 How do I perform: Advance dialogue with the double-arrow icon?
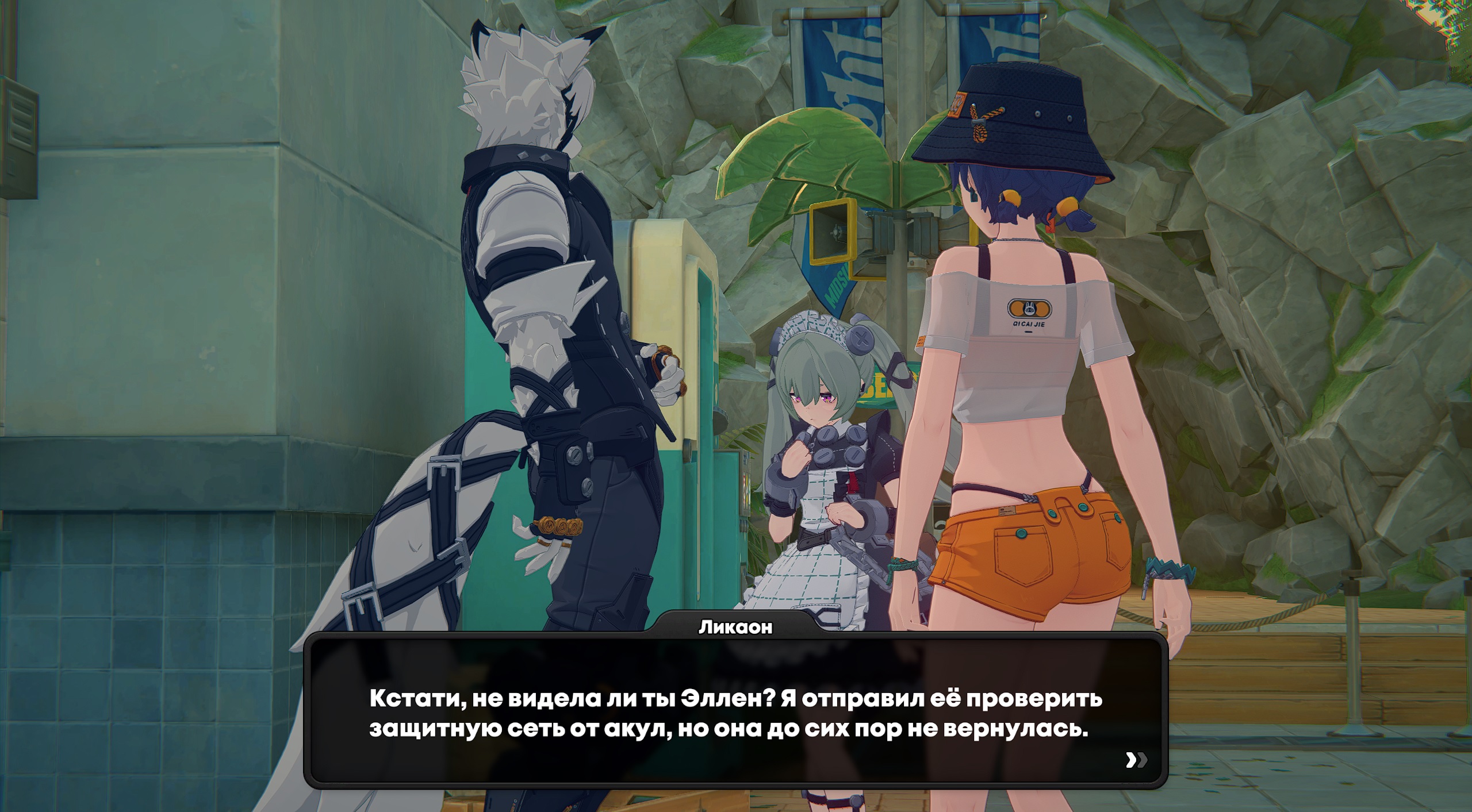[1136, 760]
